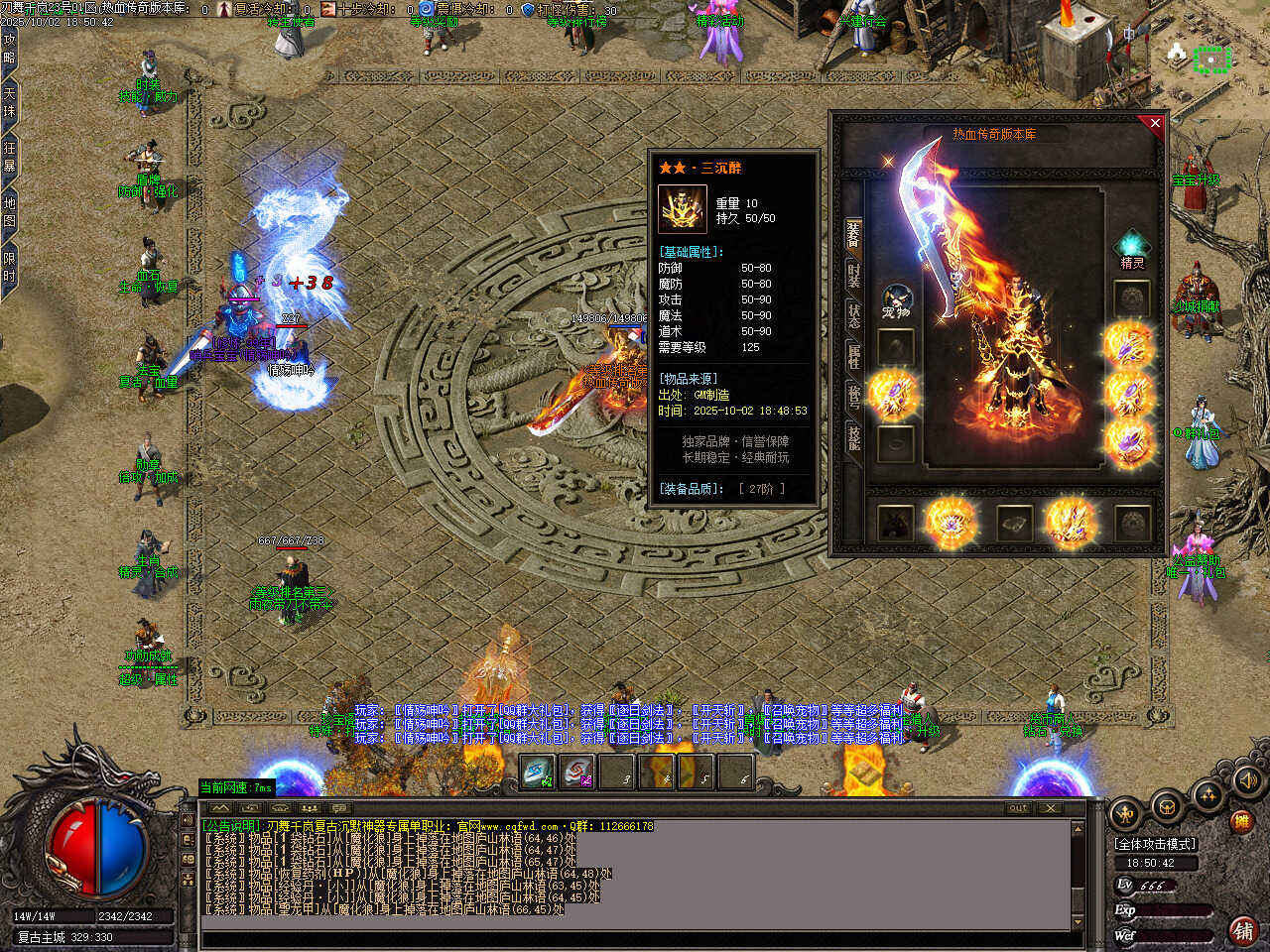Show the 技能 (skills) tab
The image size is (1270, 952).
853,436
